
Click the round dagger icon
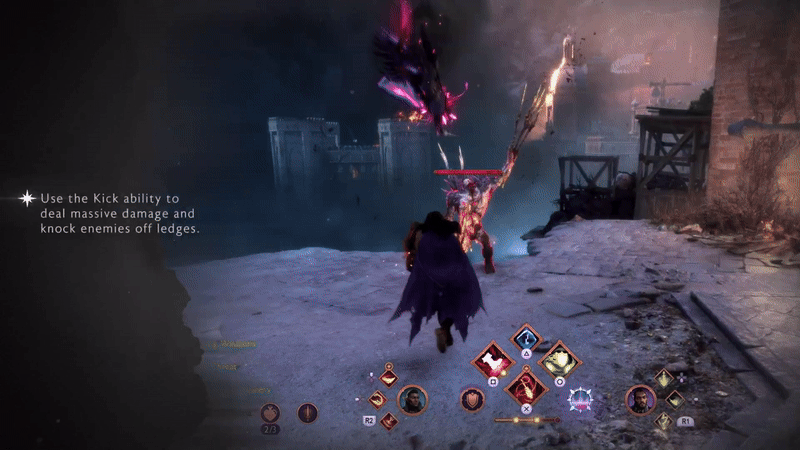(x=307, y=412)
